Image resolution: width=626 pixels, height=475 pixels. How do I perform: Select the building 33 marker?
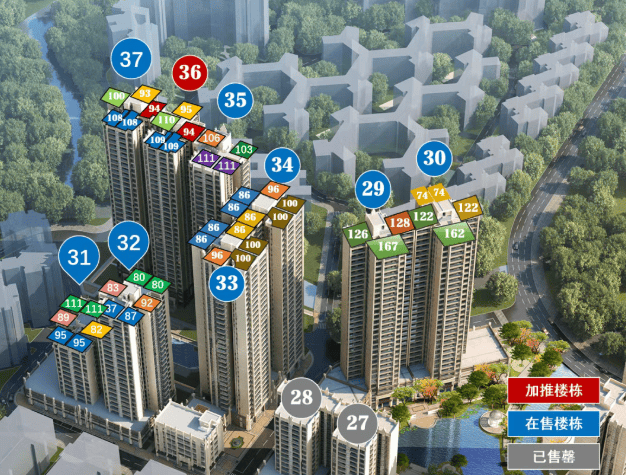[x=227, y=283]
